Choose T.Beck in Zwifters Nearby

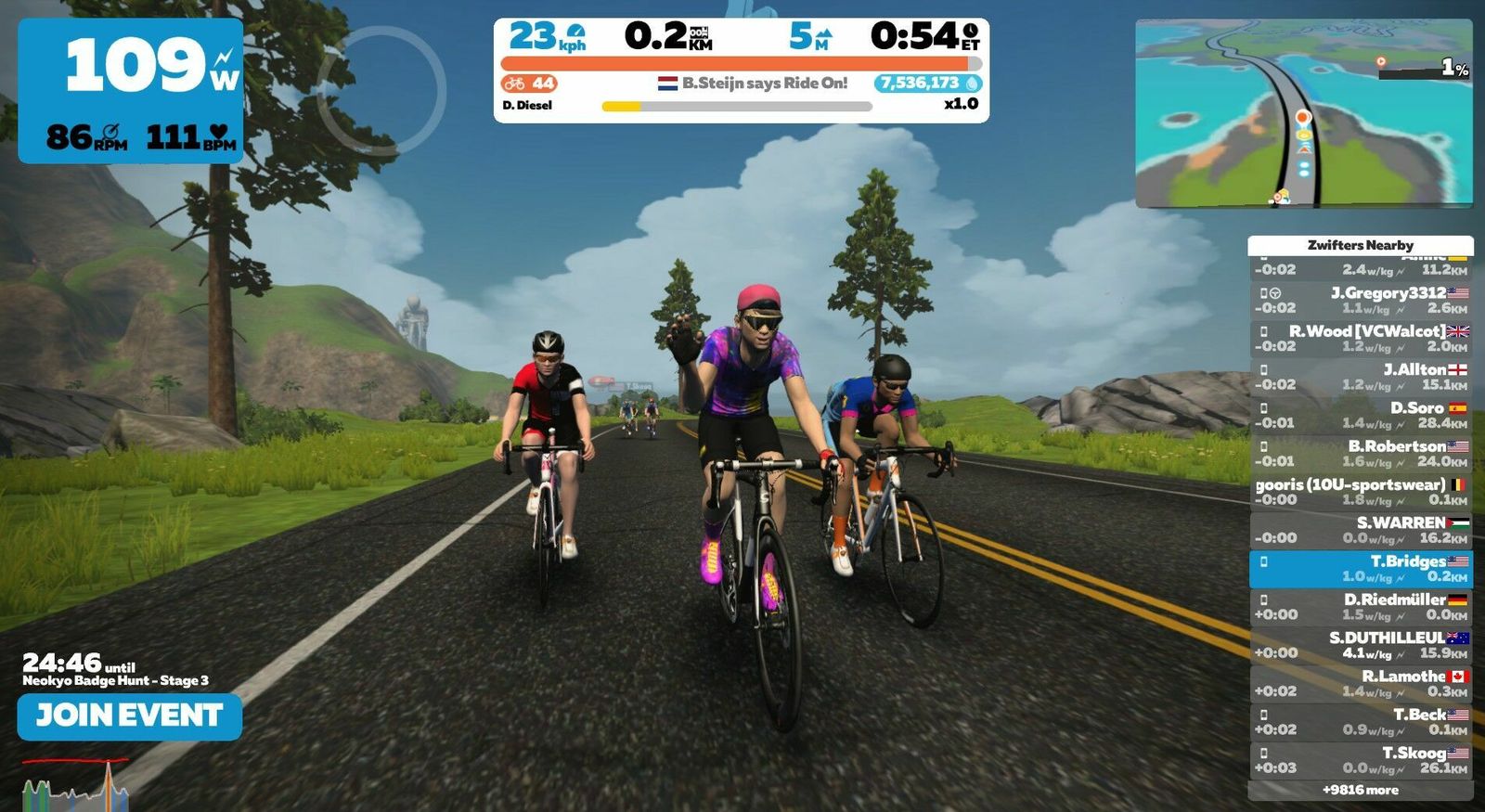tap(1360, 722)
